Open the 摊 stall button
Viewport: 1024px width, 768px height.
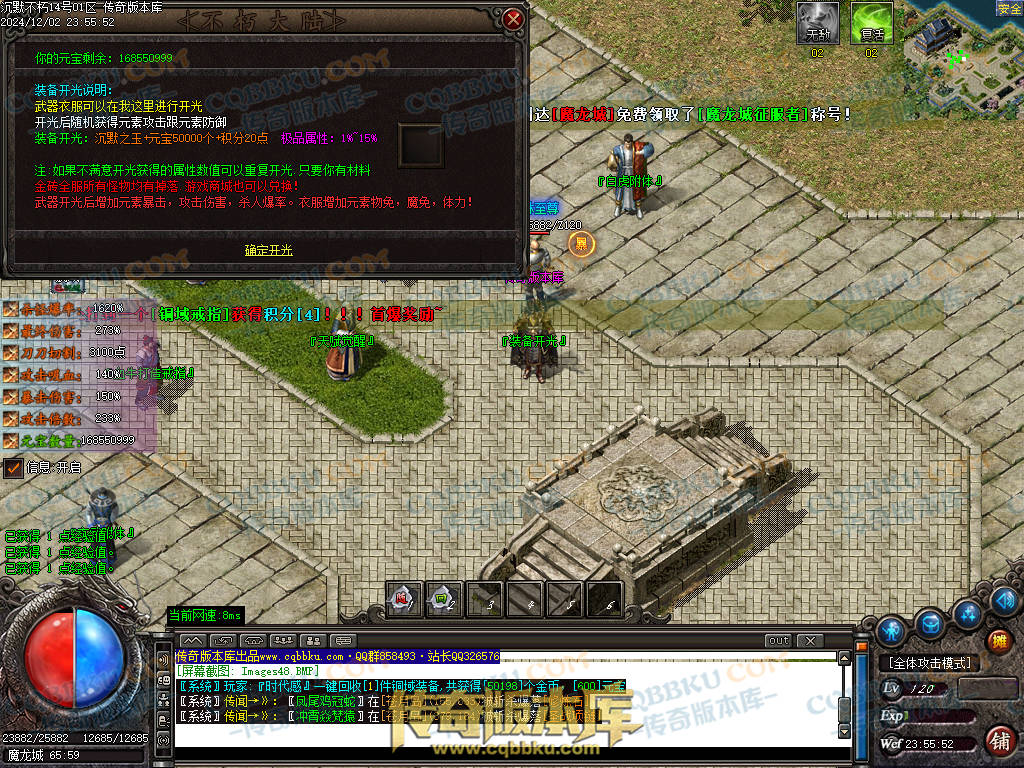coord(997,642)
